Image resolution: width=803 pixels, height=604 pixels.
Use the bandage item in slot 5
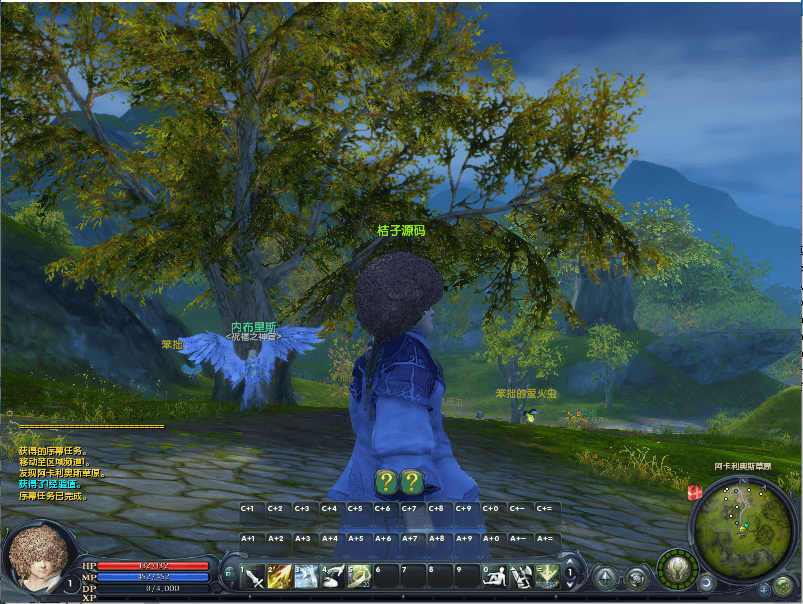coord(359,577)
